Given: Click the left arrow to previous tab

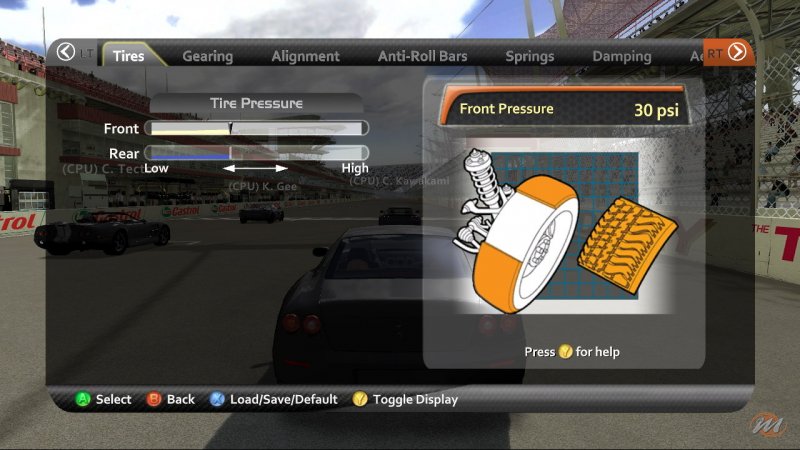Looking at the screenshot, I should click(x=66, y=51).
